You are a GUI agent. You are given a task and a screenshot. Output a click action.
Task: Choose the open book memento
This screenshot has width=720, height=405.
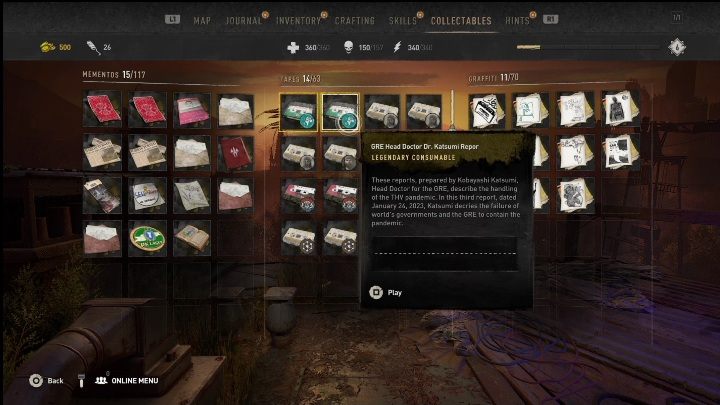click(x=192, y=238)
